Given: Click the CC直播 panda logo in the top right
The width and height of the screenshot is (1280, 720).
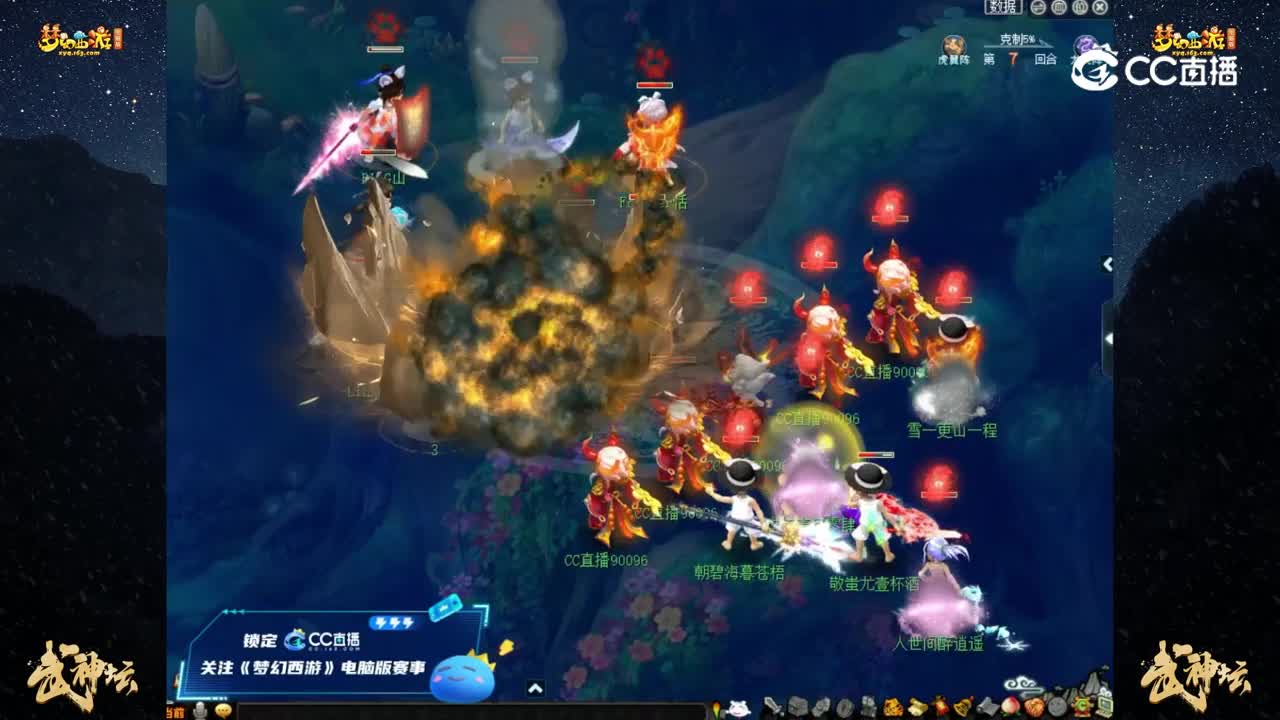Looking at the screenshot, I should tap(1095, 68).
